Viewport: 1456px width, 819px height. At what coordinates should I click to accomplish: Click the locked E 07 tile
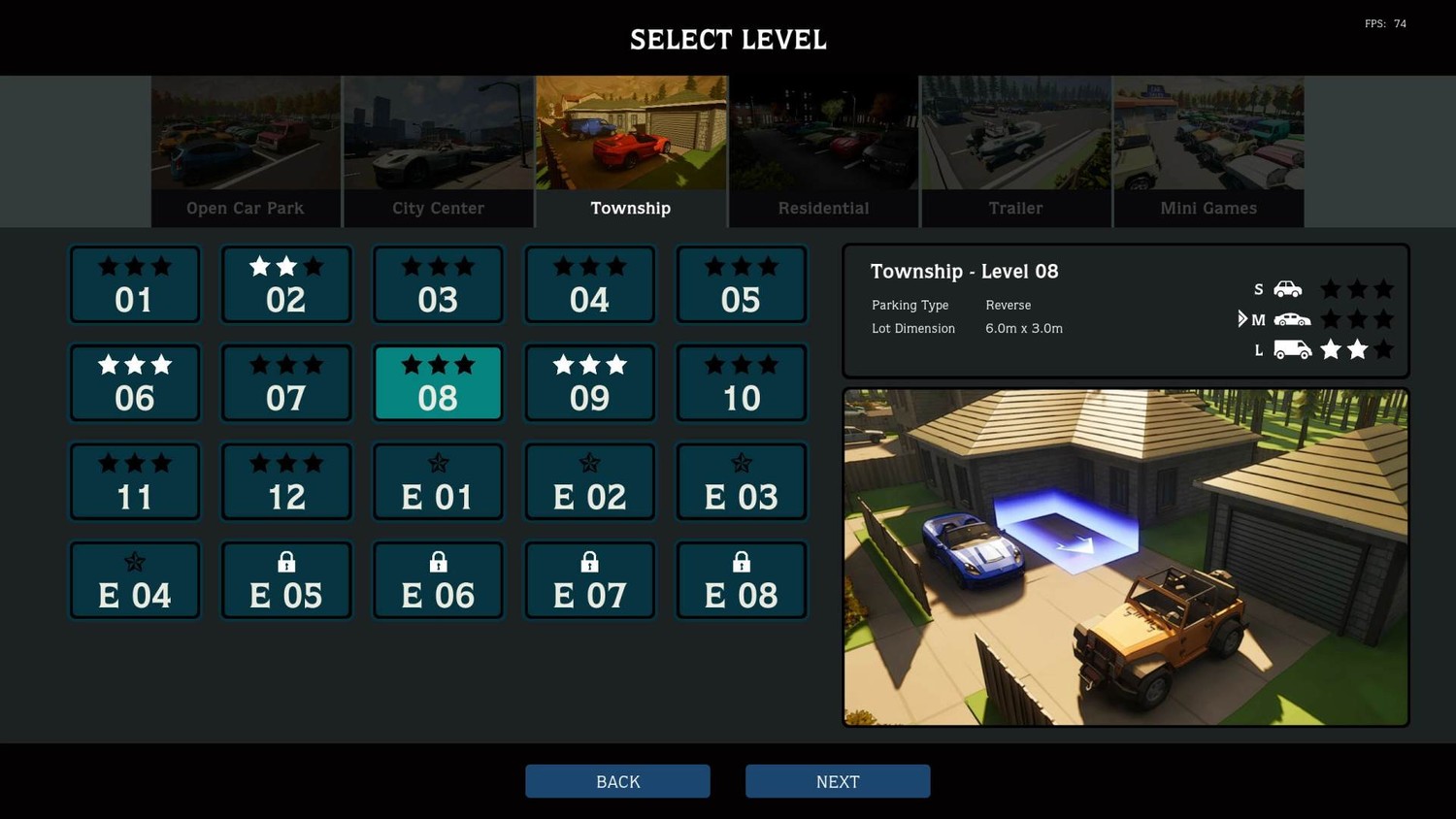click(x=590, y=580)
